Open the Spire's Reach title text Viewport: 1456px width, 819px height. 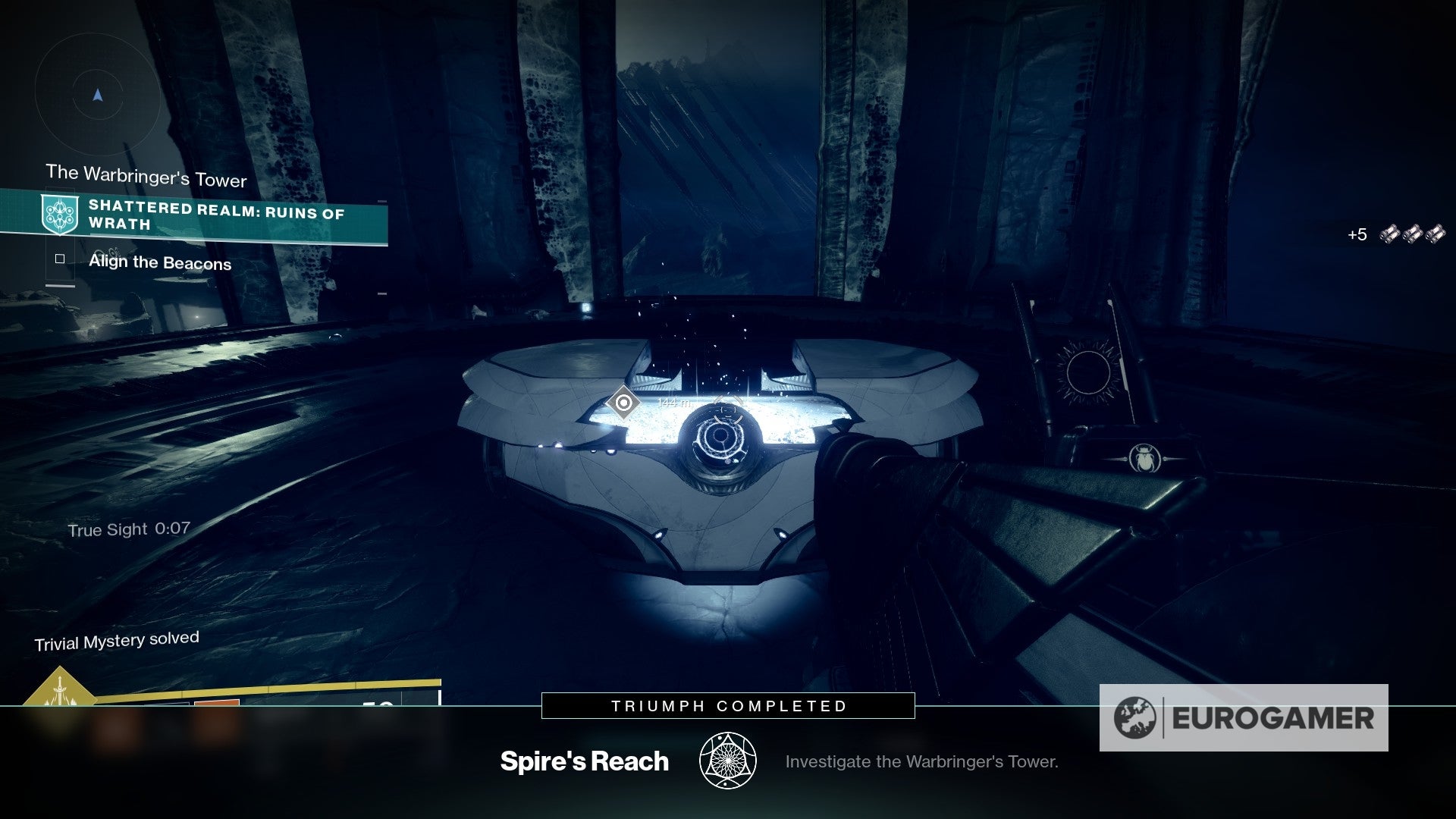click(585, 761)
